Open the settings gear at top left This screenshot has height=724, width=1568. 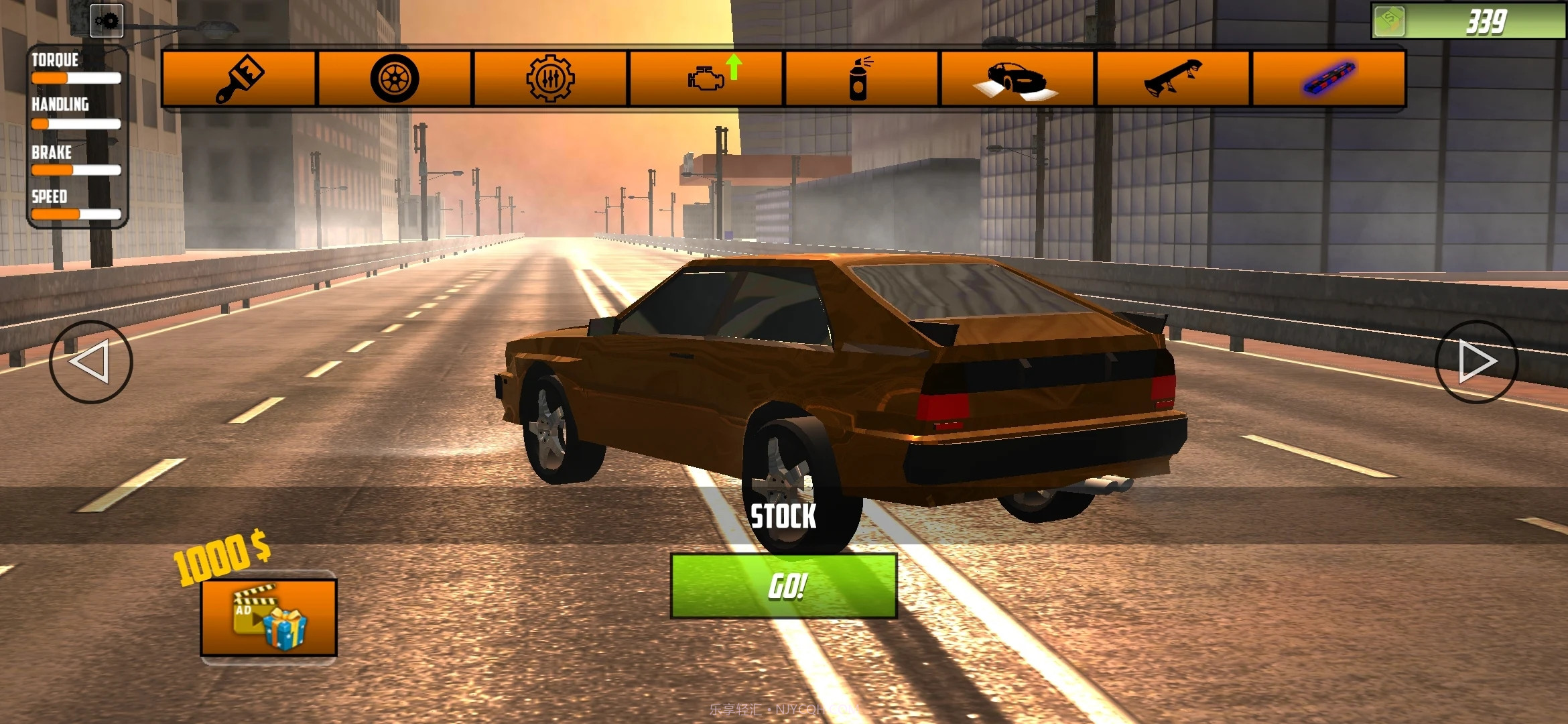[106, 21]
